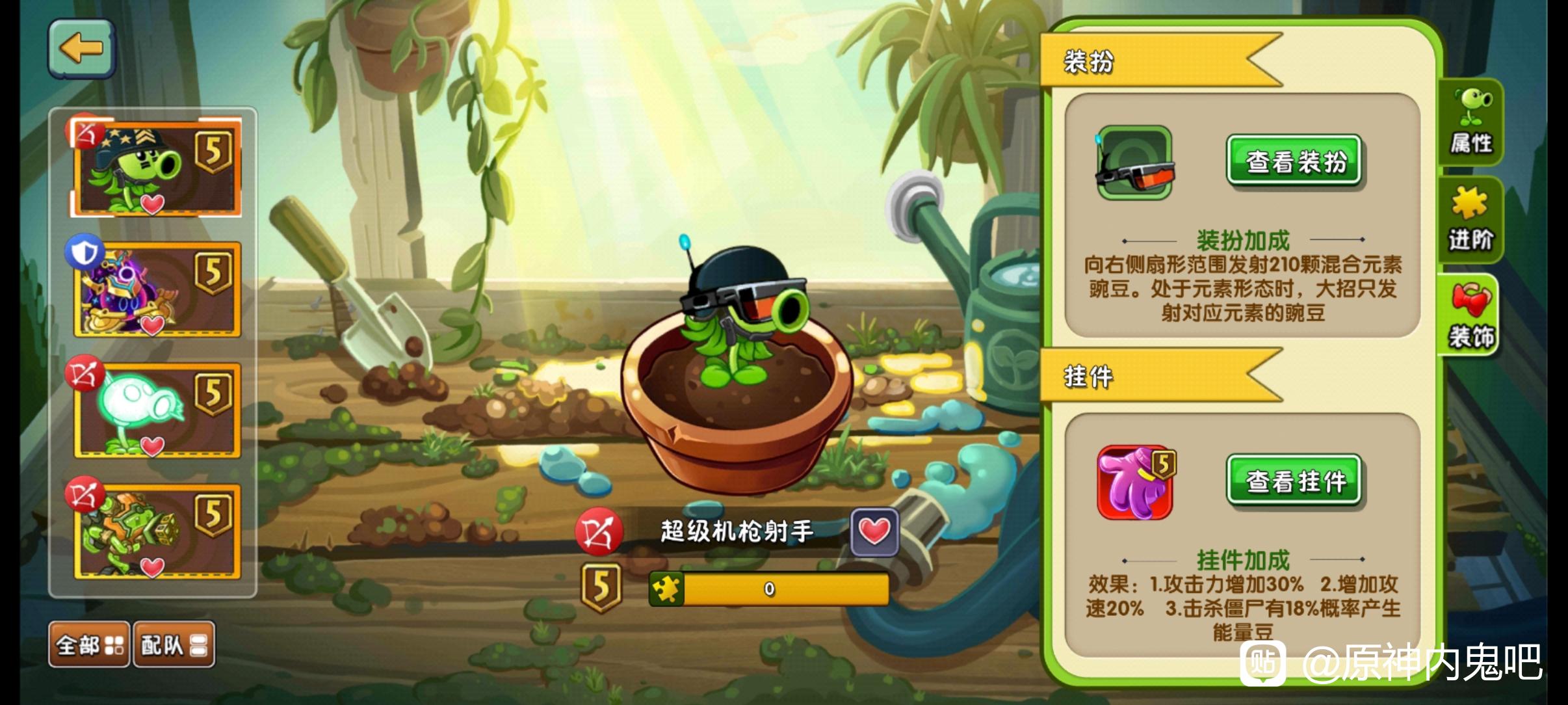The height and width of the screenshot is (705, 1568).
Task: Switch to the 属性 attributes tab
Action: click(1471, 124)
